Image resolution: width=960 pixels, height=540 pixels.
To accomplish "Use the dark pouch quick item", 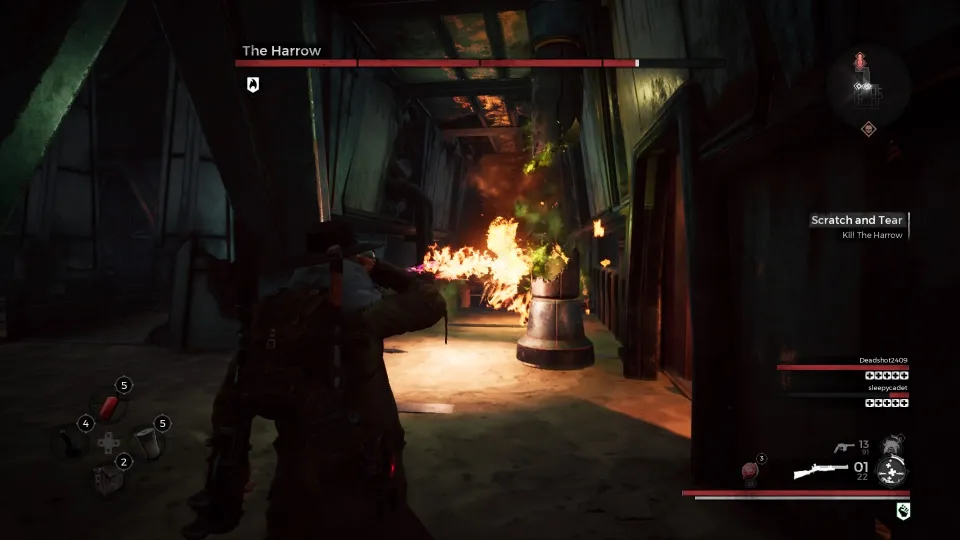I will tap(70, 440).
